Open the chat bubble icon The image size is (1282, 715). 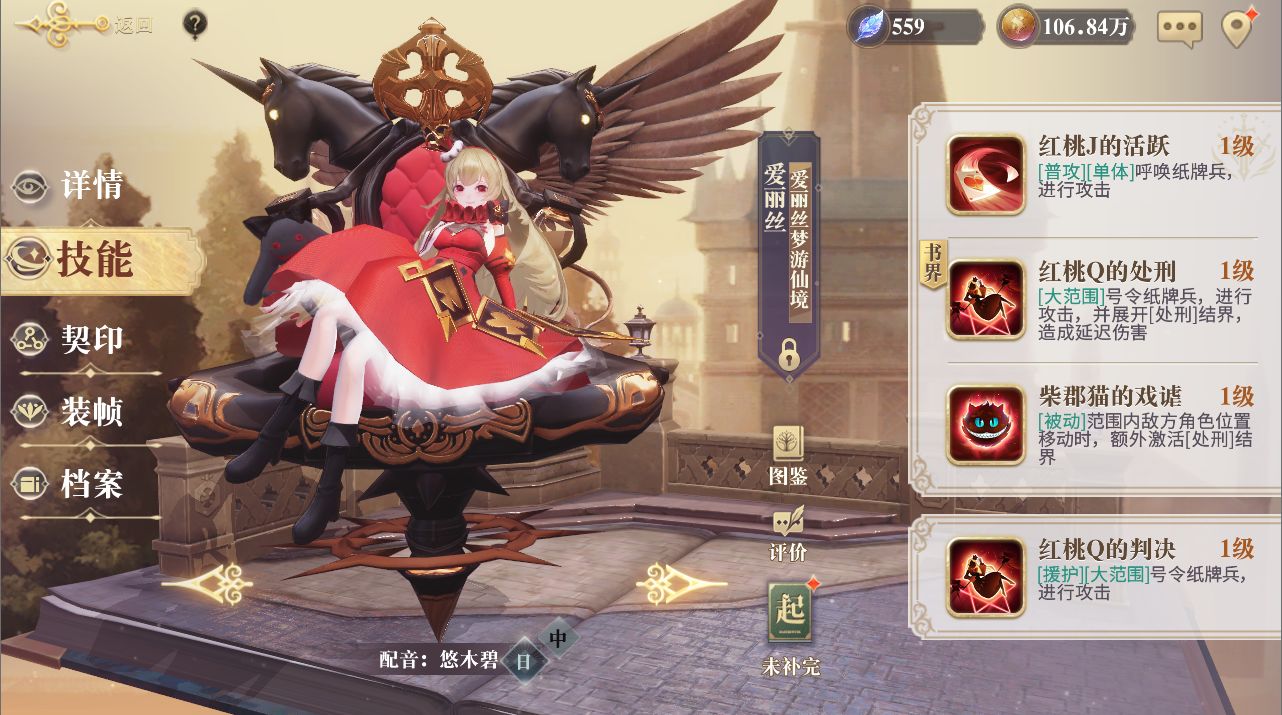click(x=1179, y=28)
